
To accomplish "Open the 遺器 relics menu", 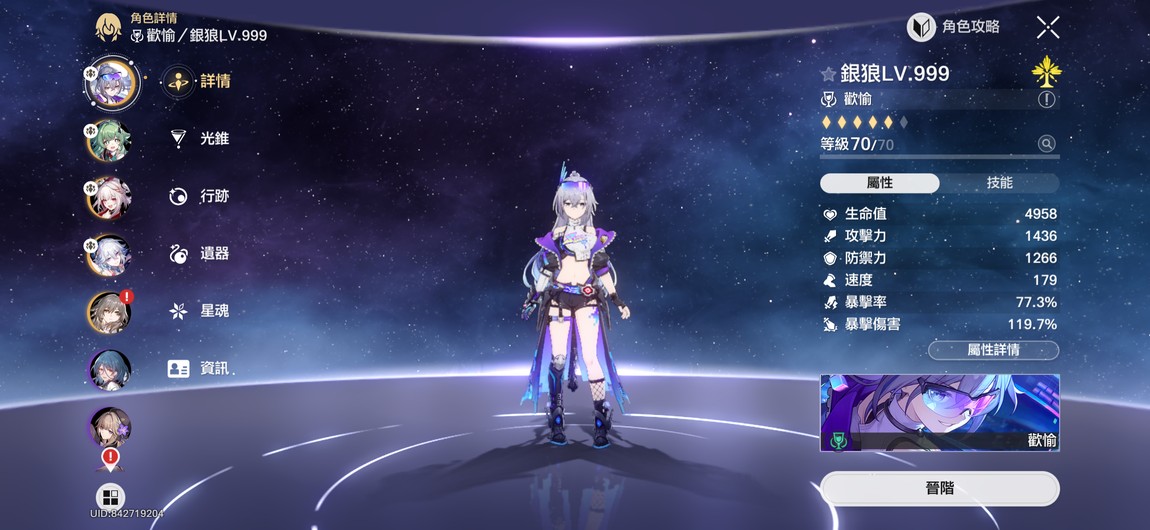I will click(200, 254).
